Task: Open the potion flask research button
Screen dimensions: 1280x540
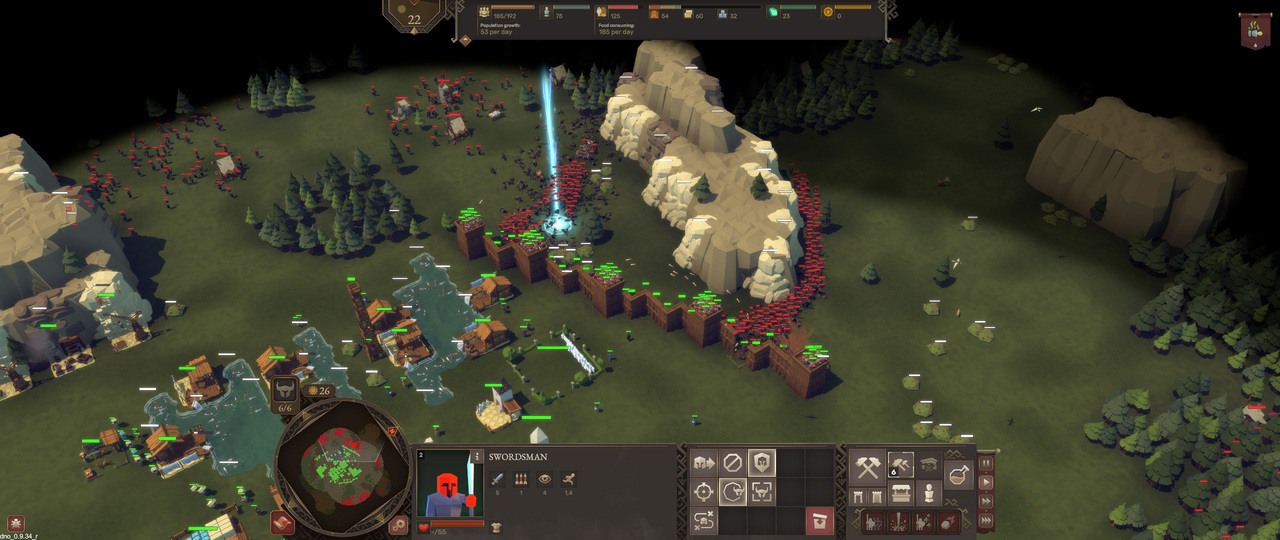Action: click(x=958, y=475)
